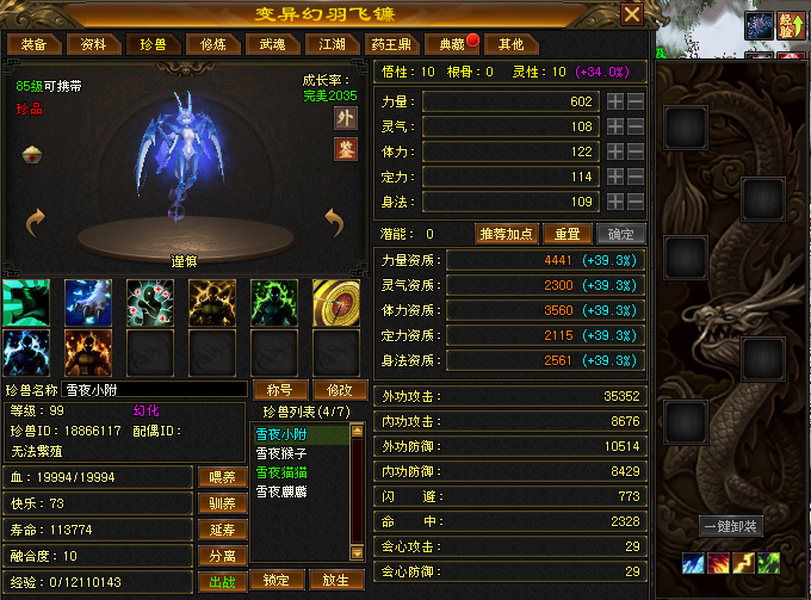Image resolution: width=811 pixels, height=600 pixels.
Task: Reset points with the 重置 button
Action: tap(567, 234)
